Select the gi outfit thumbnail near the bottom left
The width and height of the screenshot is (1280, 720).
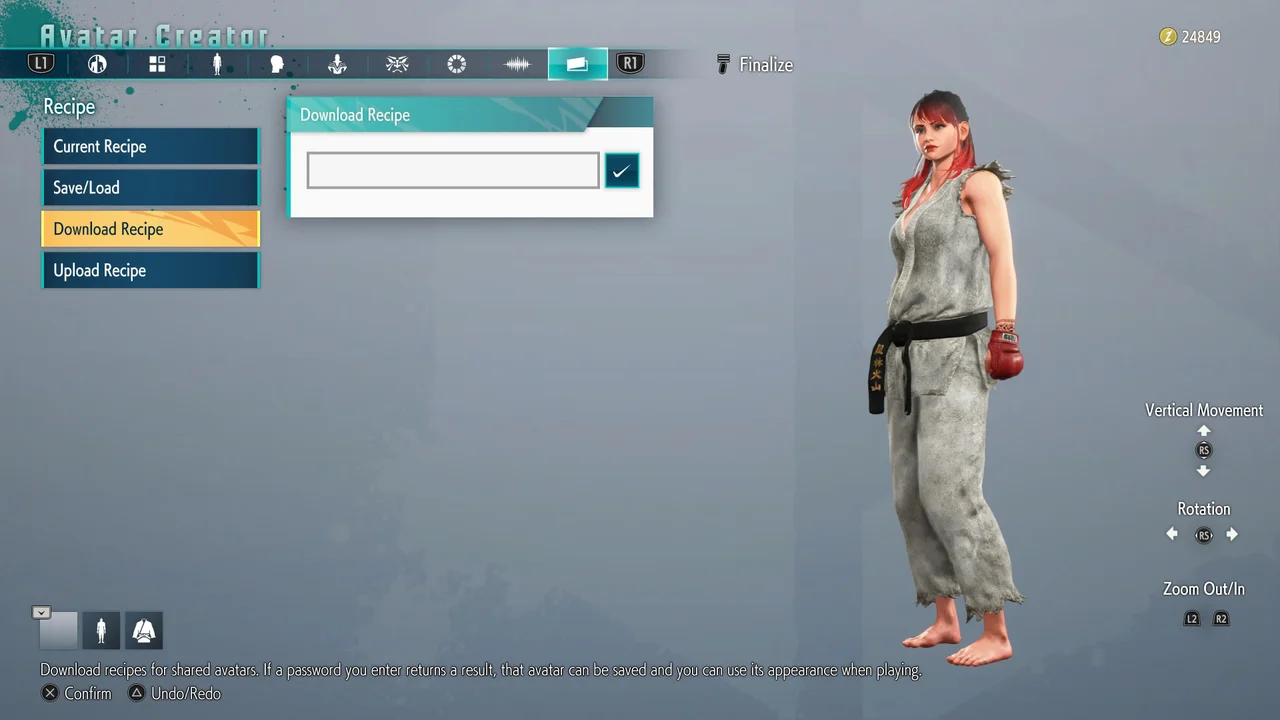[144, 630]
